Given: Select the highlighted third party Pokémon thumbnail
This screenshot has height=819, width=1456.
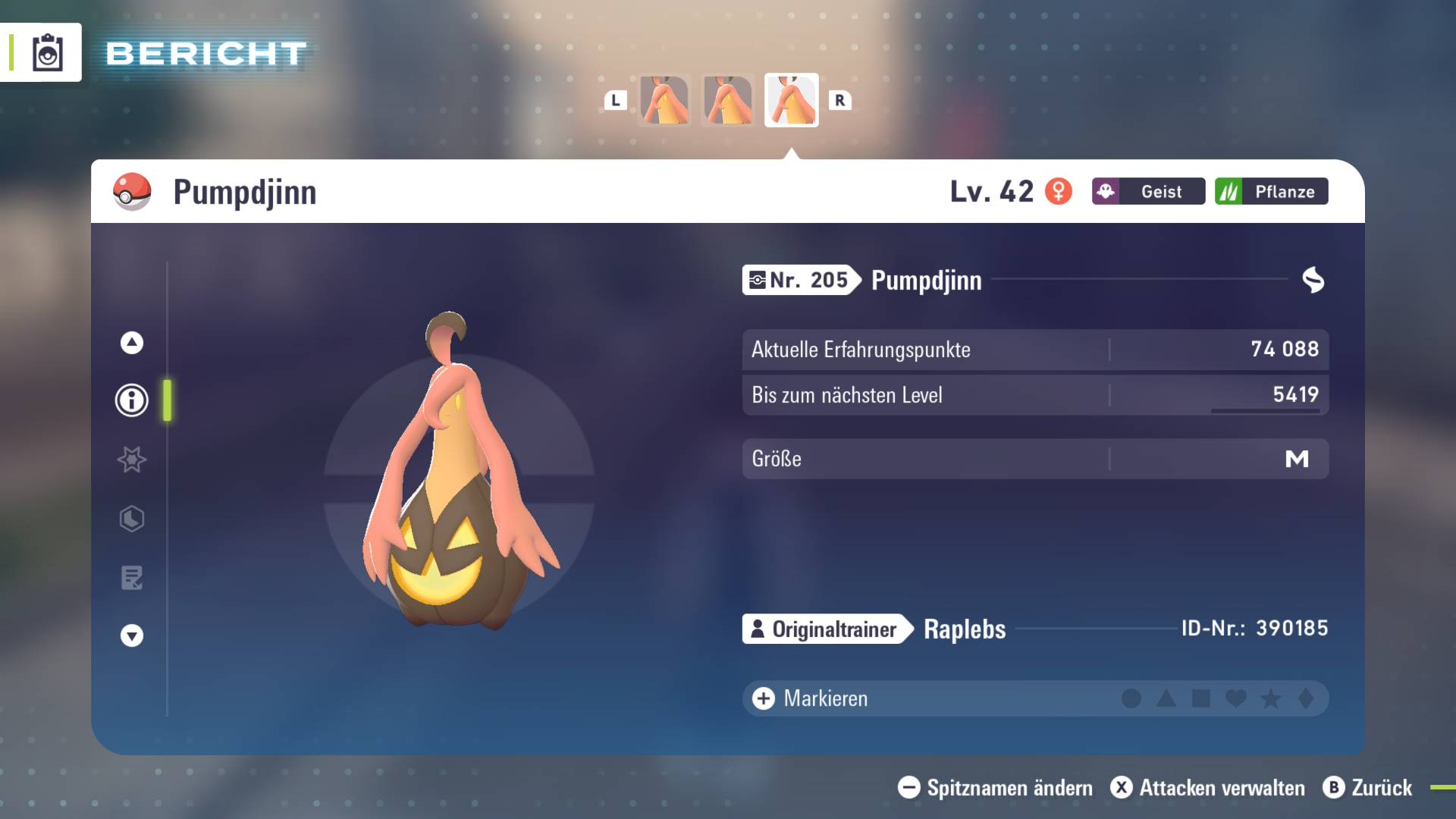Looking at the screenshot, I should (791, 100).
